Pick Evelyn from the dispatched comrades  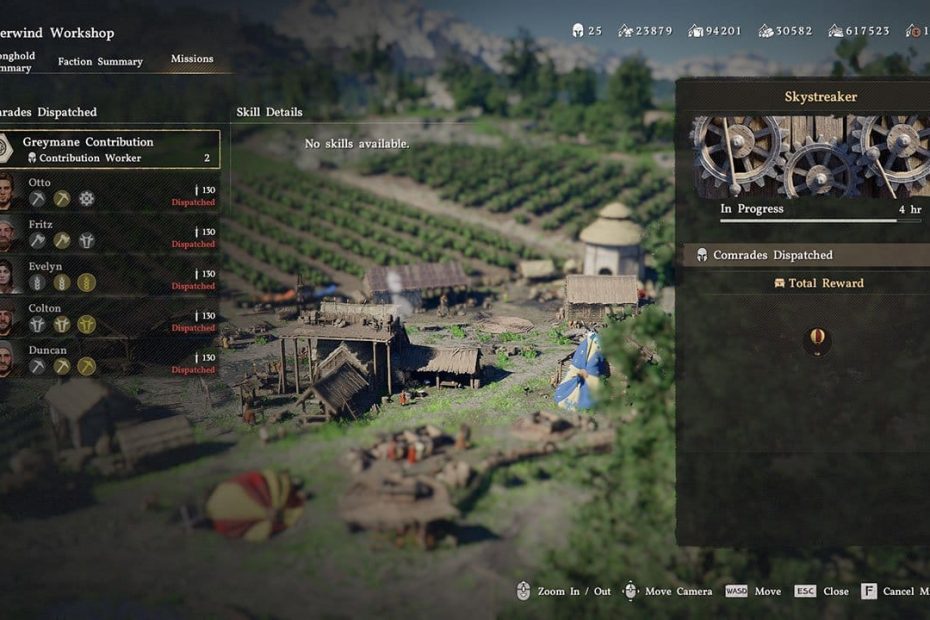coord(110,275)
